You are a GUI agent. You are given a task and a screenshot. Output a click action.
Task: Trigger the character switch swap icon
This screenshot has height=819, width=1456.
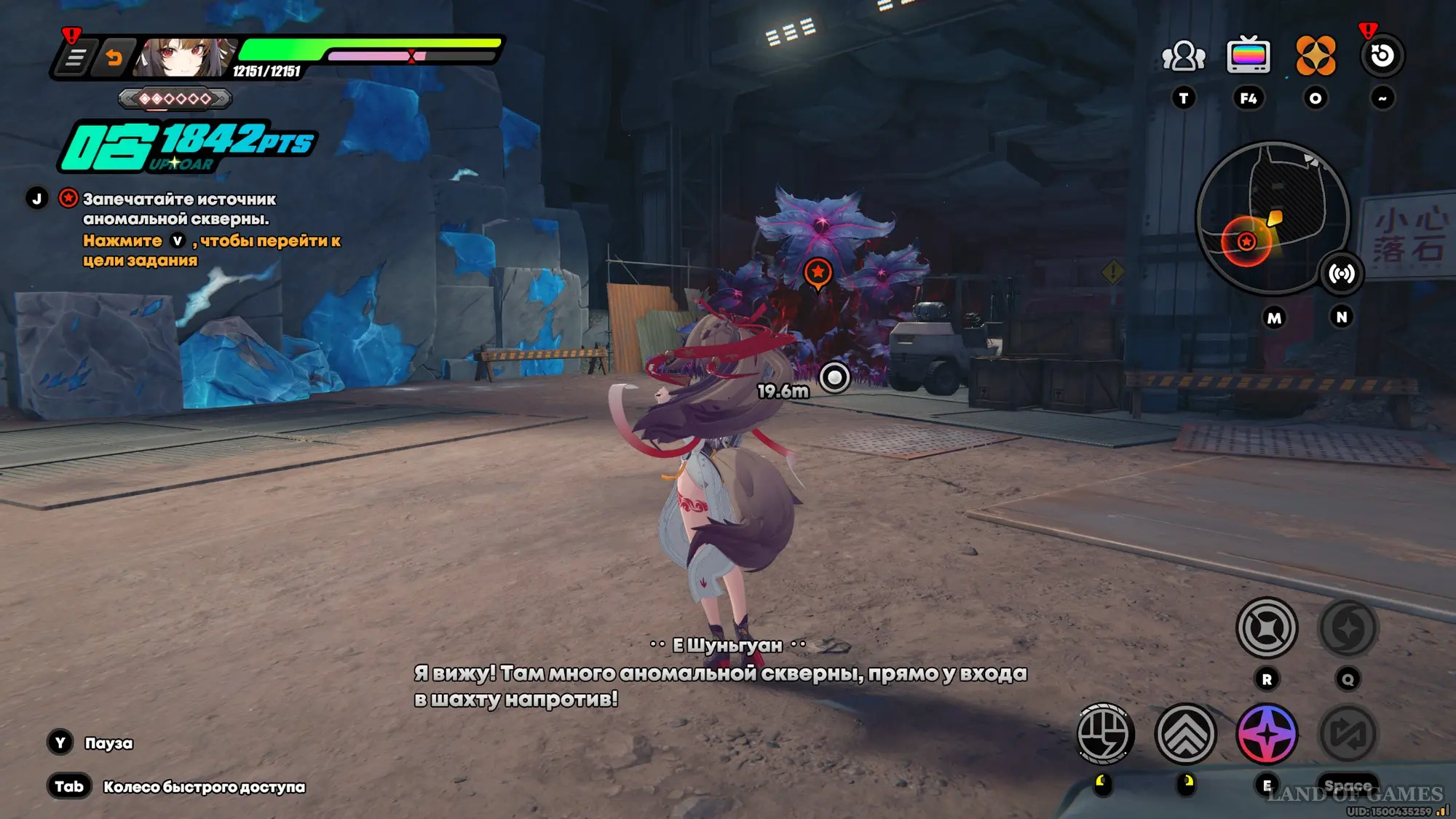point(1348,734)
